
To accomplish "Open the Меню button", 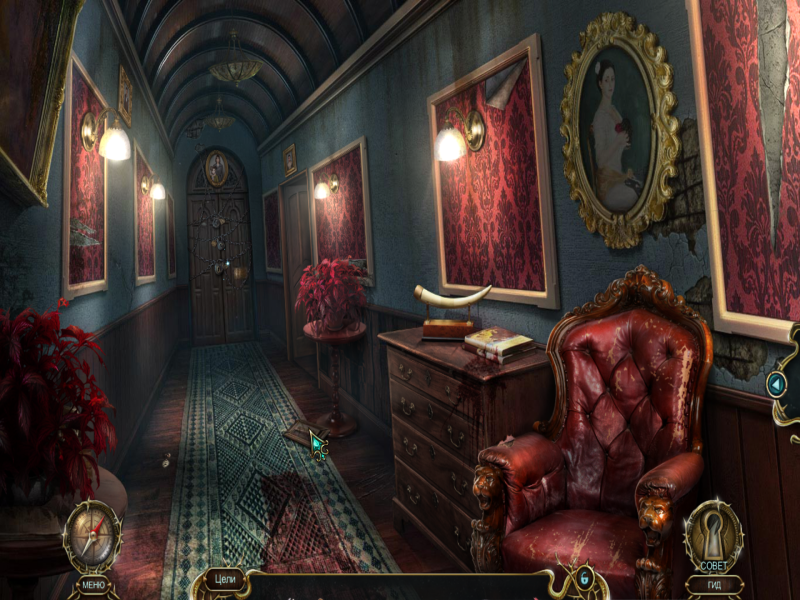I will [93, 583].
